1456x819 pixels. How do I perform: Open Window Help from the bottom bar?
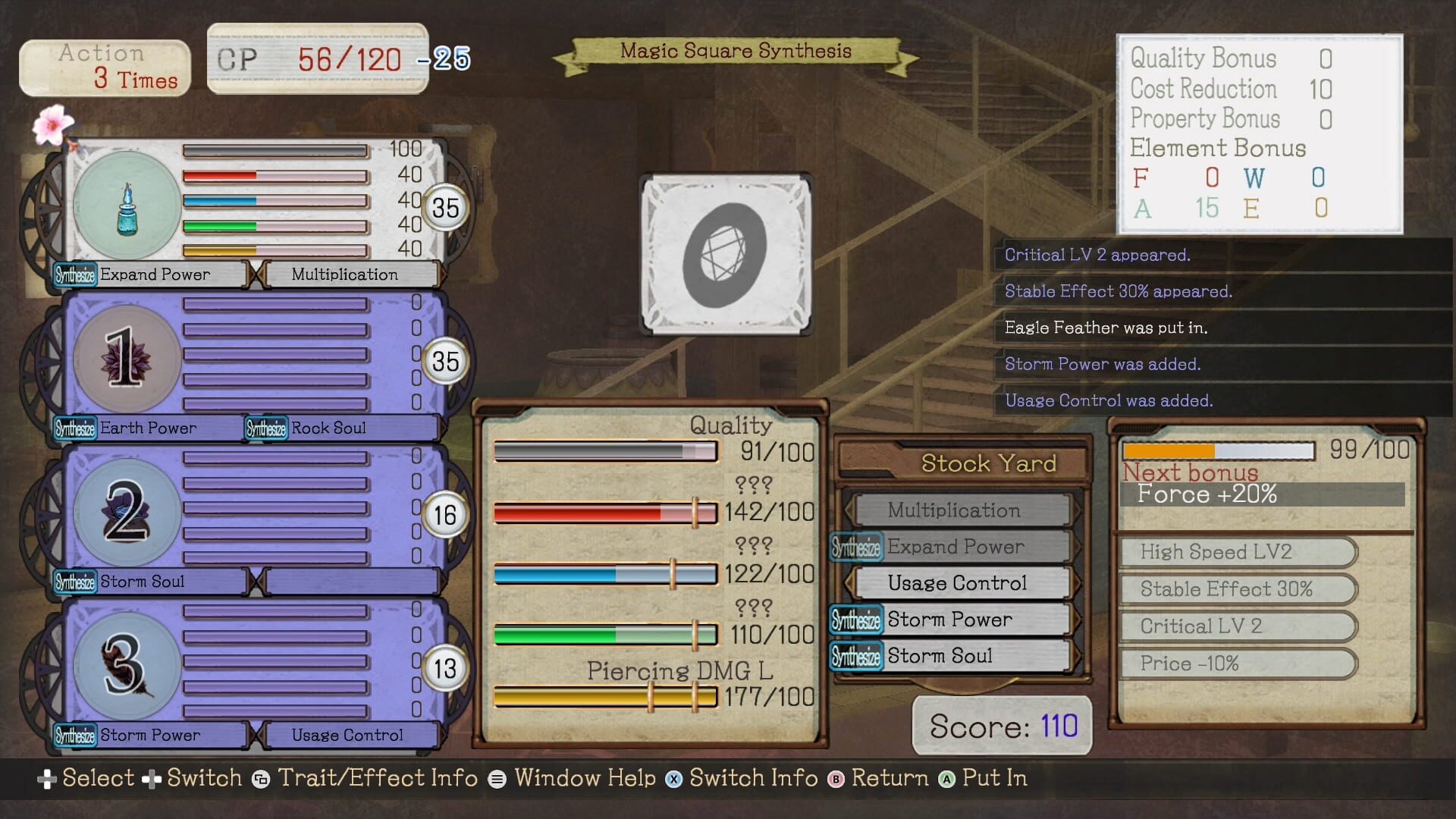tap(585, 778)
